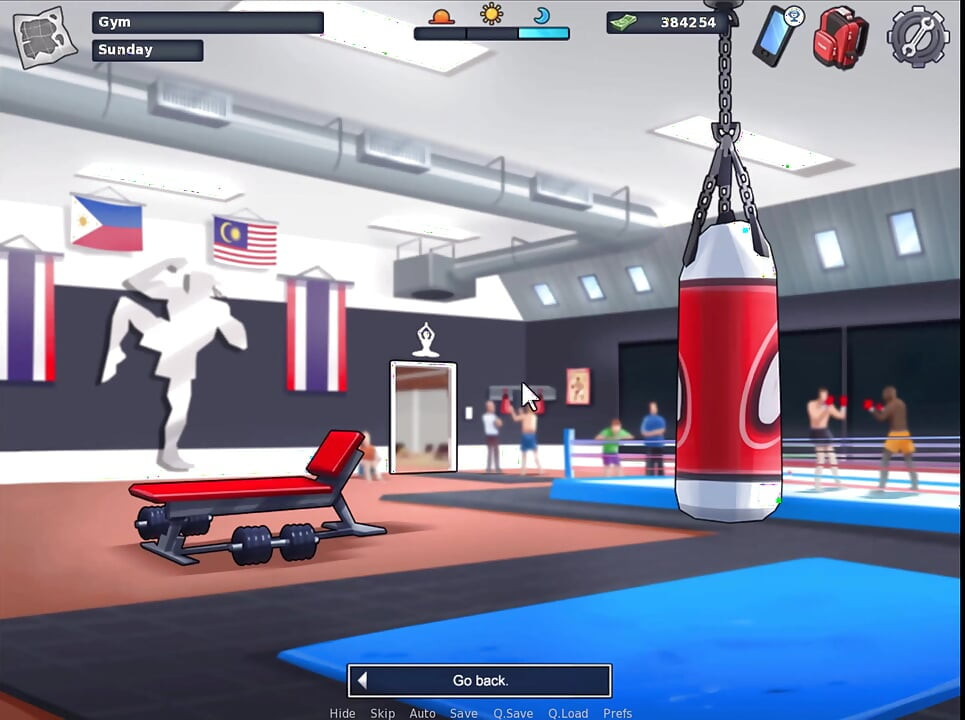Open the Save menu

point(463,713)
